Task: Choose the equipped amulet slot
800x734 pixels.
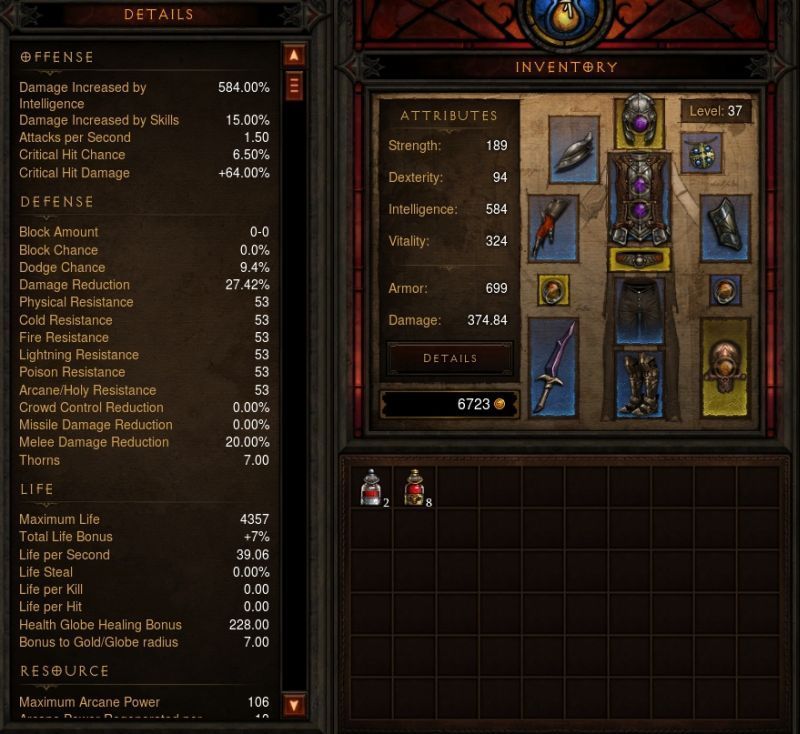Action: tap(702, 153)
